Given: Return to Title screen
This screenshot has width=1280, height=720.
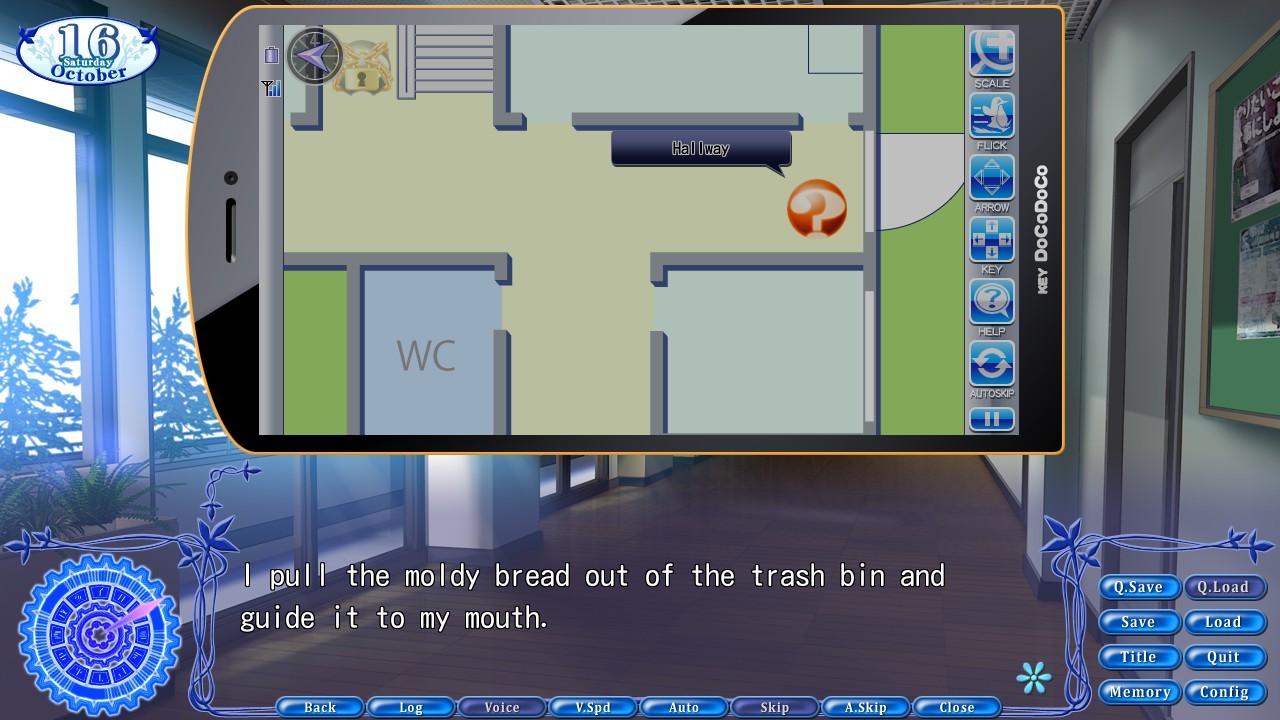Looking at the screenshot, I should coord(1139,657).
